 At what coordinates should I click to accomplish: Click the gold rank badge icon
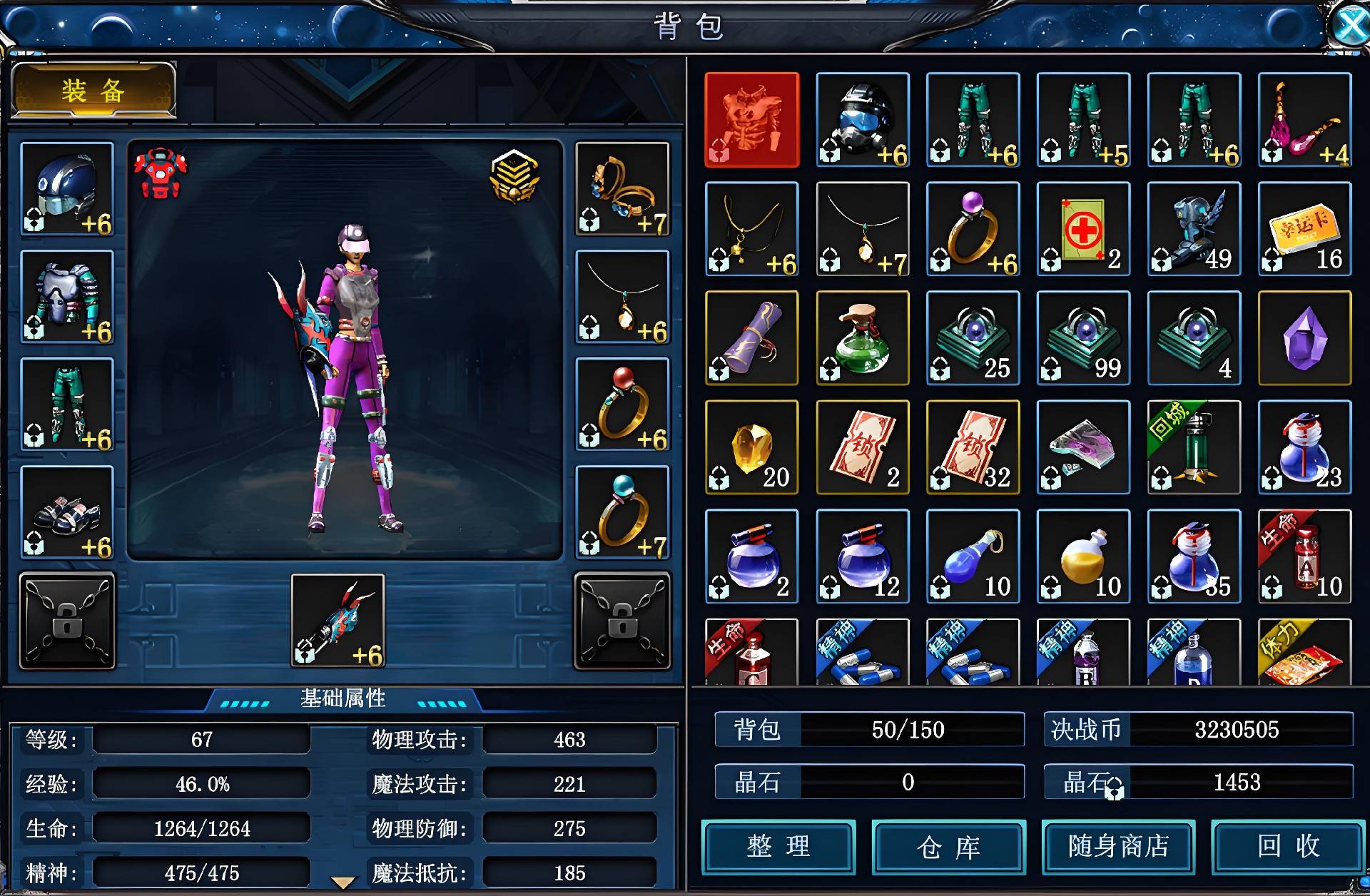514,176
